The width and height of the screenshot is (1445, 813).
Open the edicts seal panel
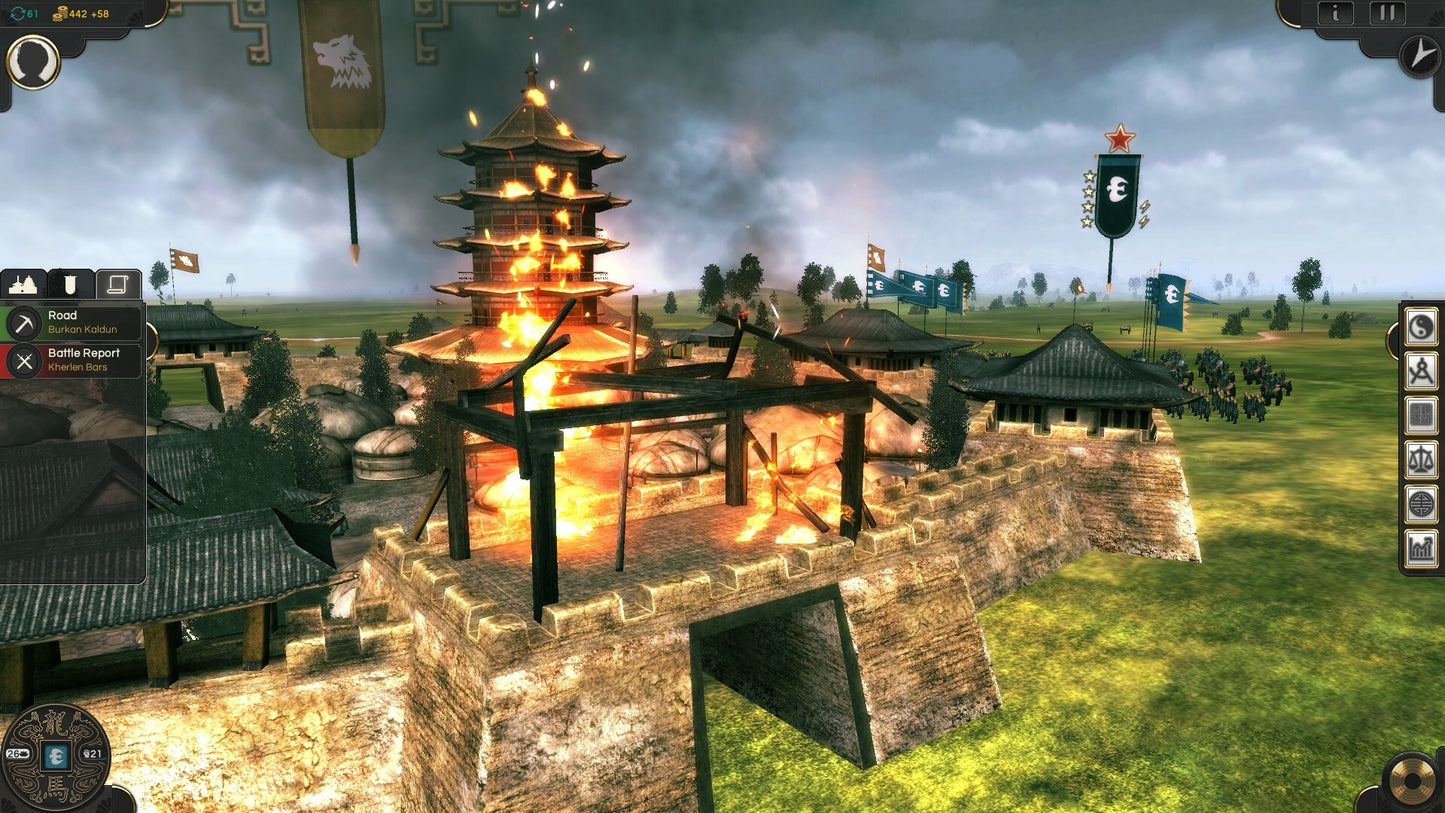(1420, 413)
